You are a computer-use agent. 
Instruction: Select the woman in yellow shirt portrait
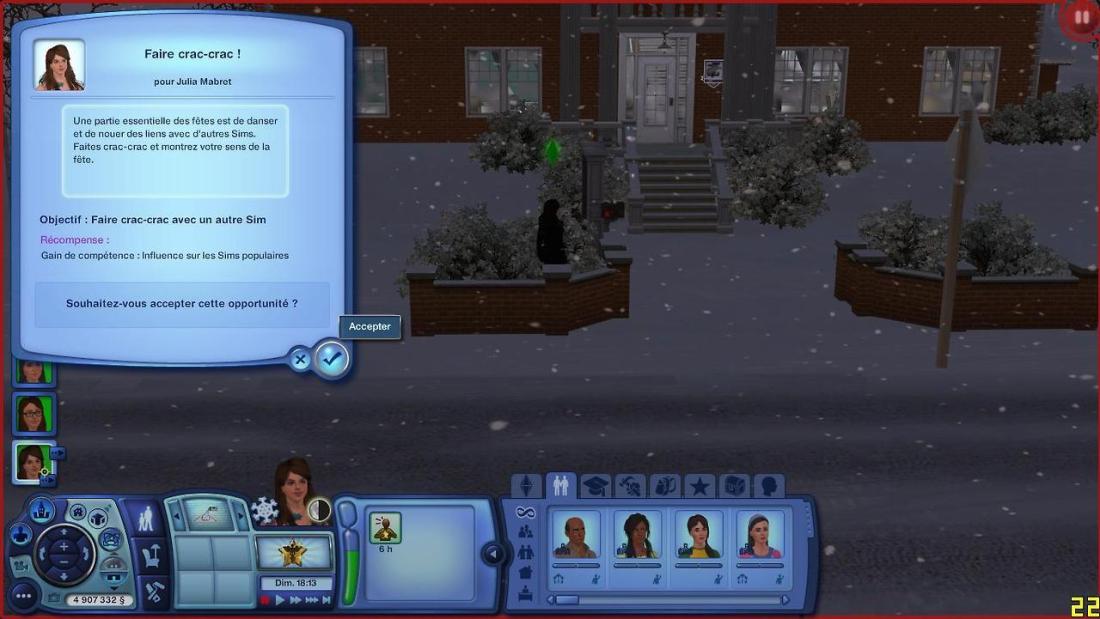click(699, 534)
